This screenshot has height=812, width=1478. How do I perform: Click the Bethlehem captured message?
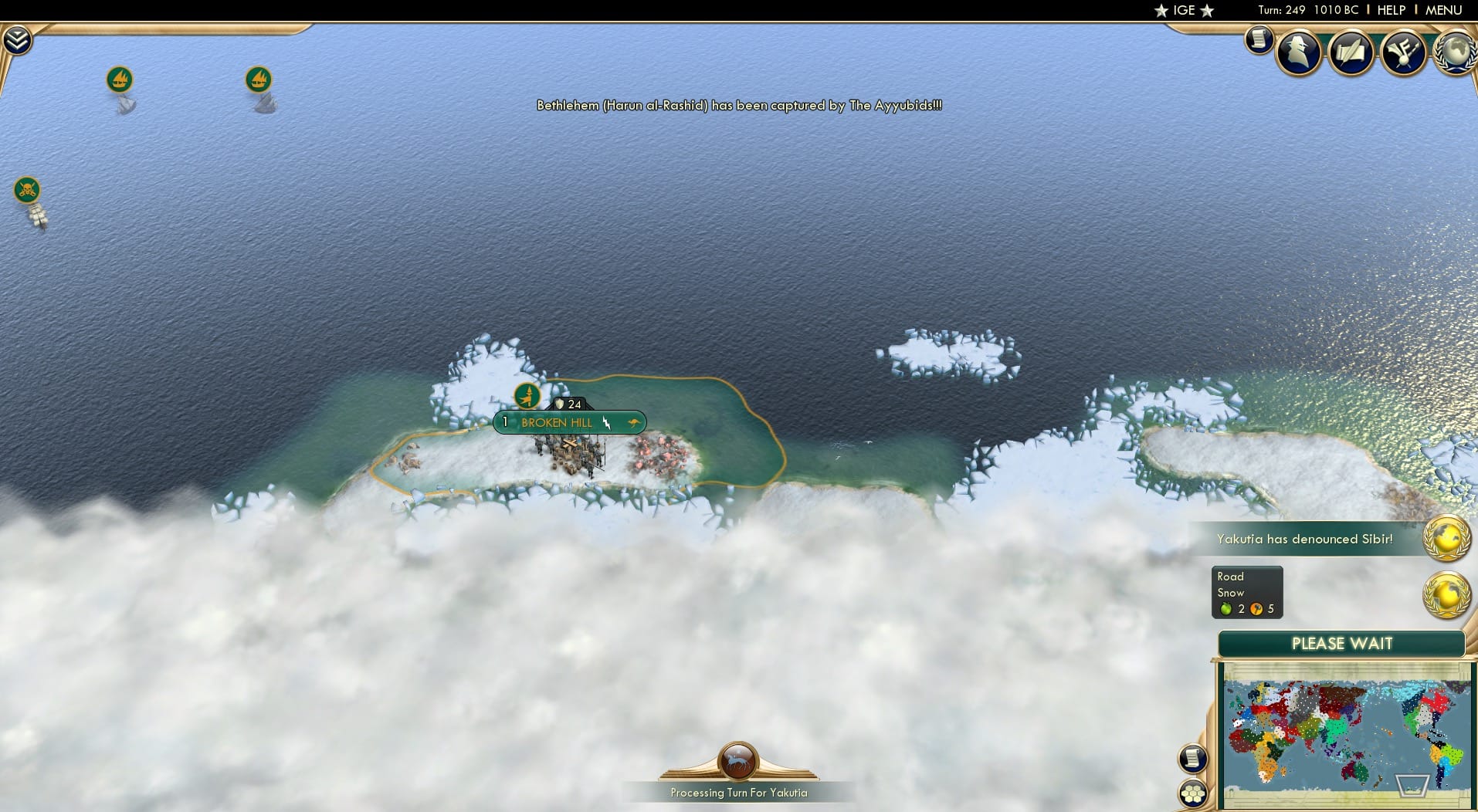[739, 106]
